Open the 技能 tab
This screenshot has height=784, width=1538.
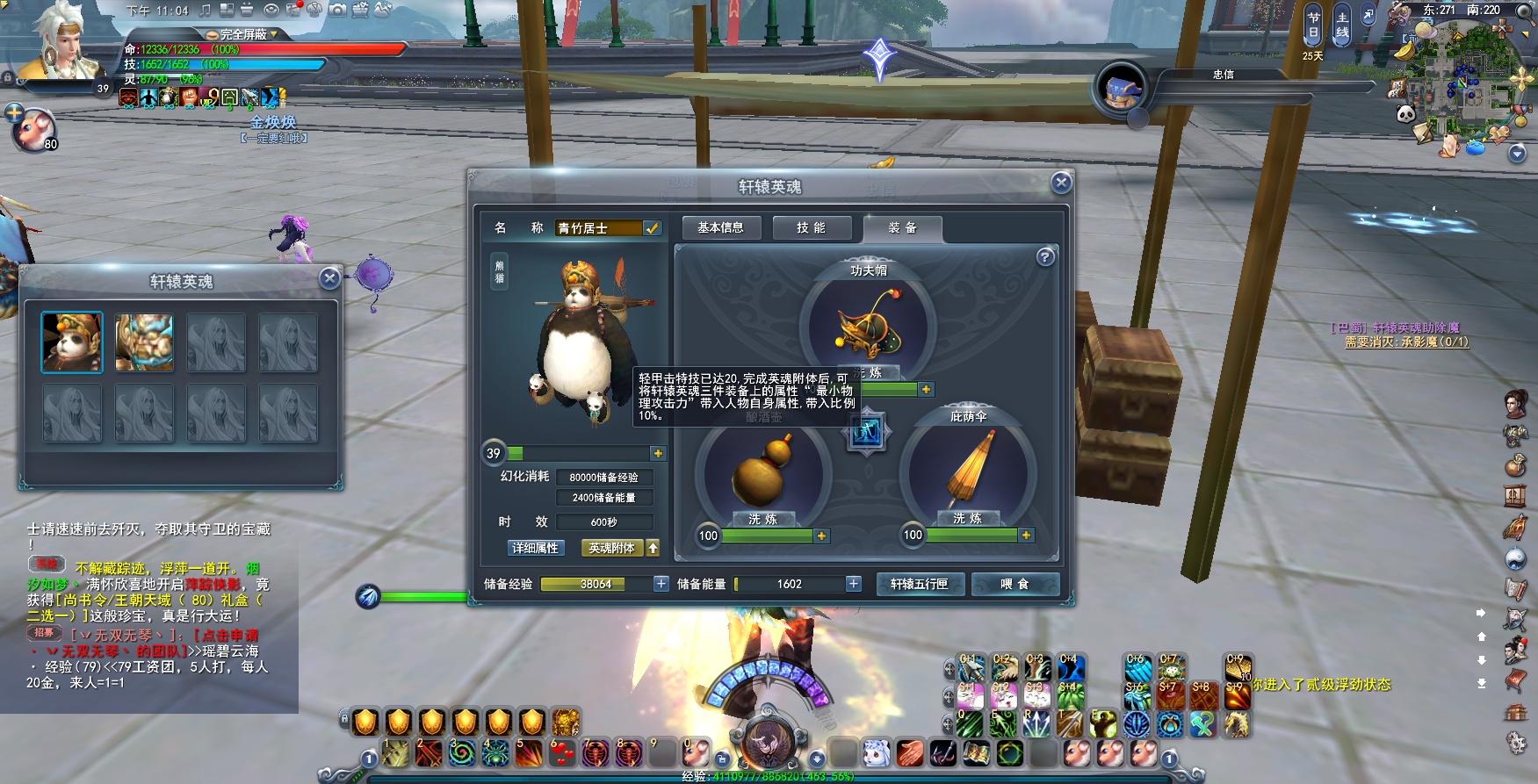[x=811, y=228]
